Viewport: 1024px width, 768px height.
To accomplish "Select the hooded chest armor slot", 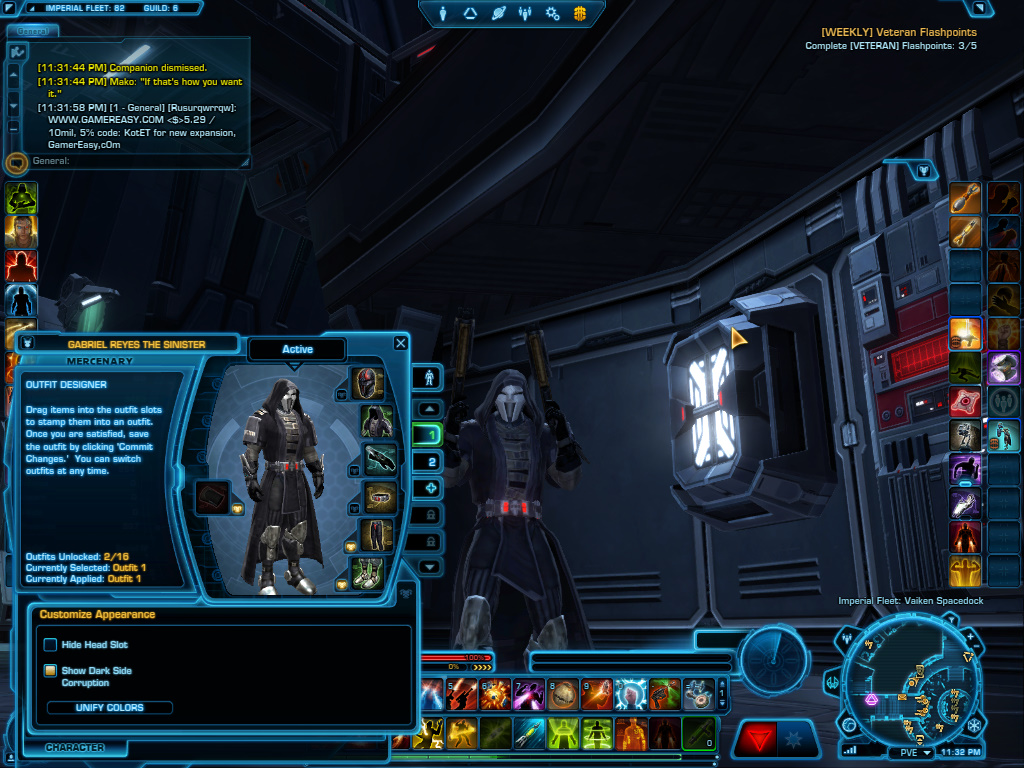I will [x=377, y=421].
